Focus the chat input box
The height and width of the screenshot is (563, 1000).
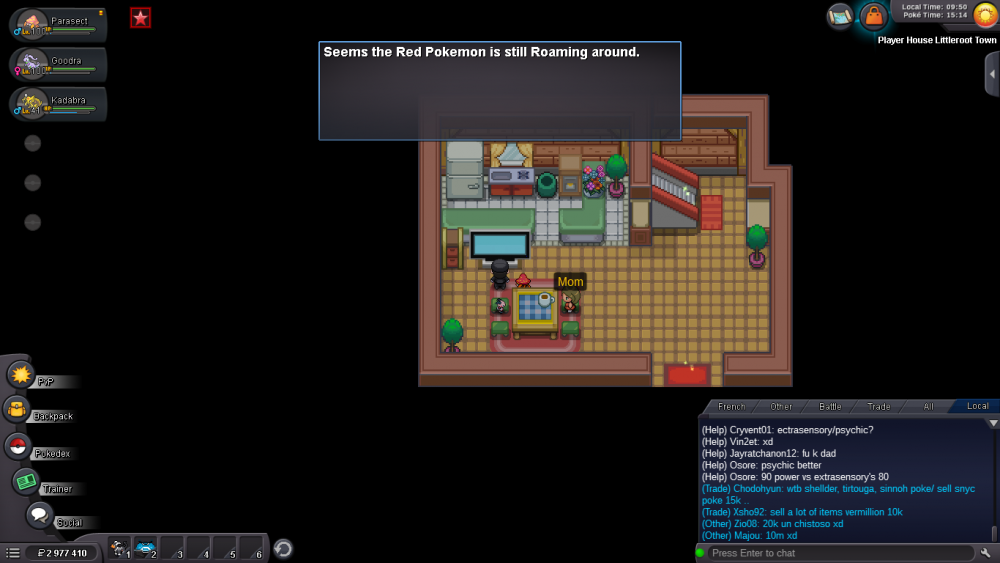tap(838, 553)
